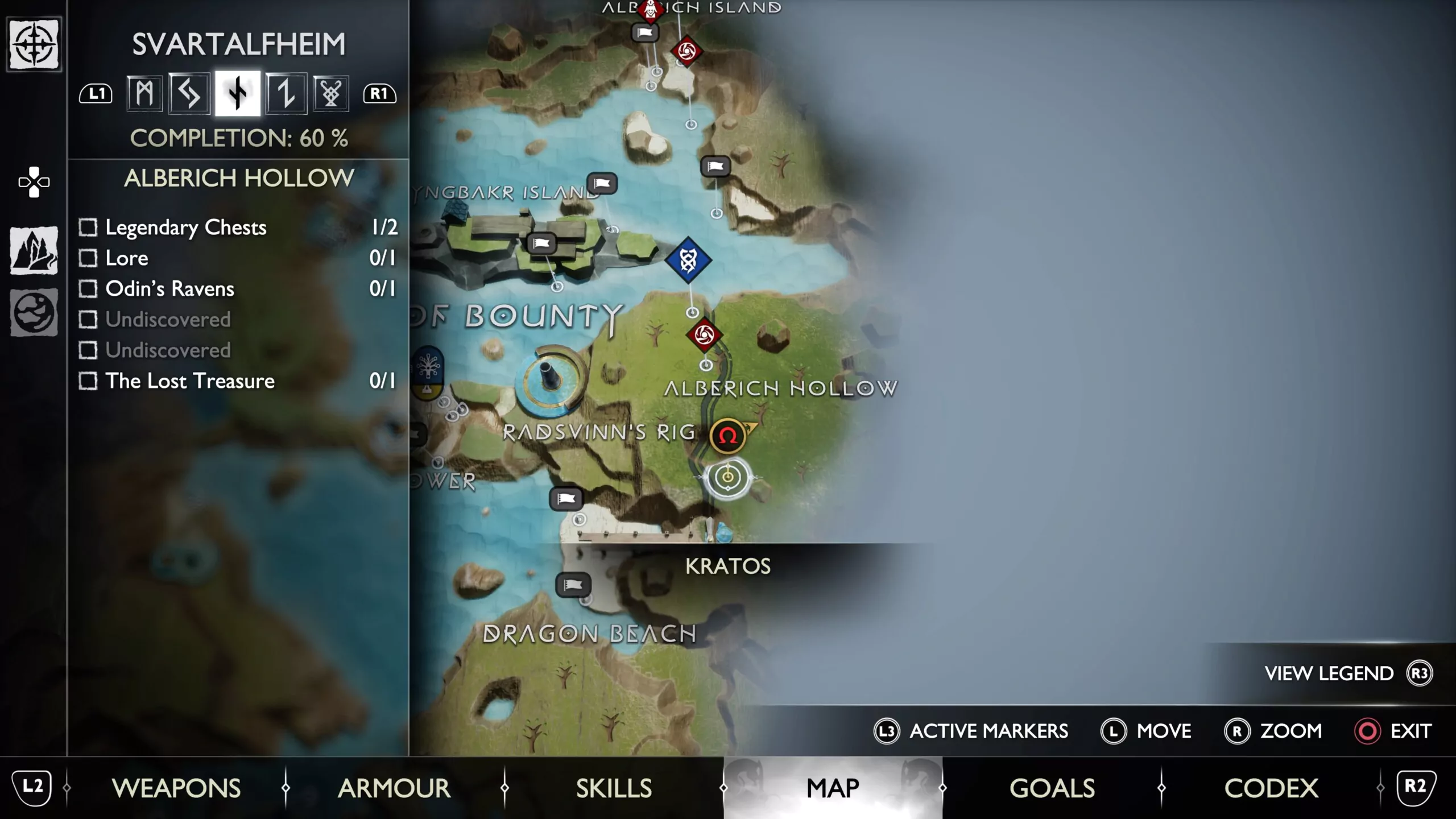Select red diamond marker above Alberich Hollow label
The height and width of the screenshot is (819, 1456).
tap(704, 334)
